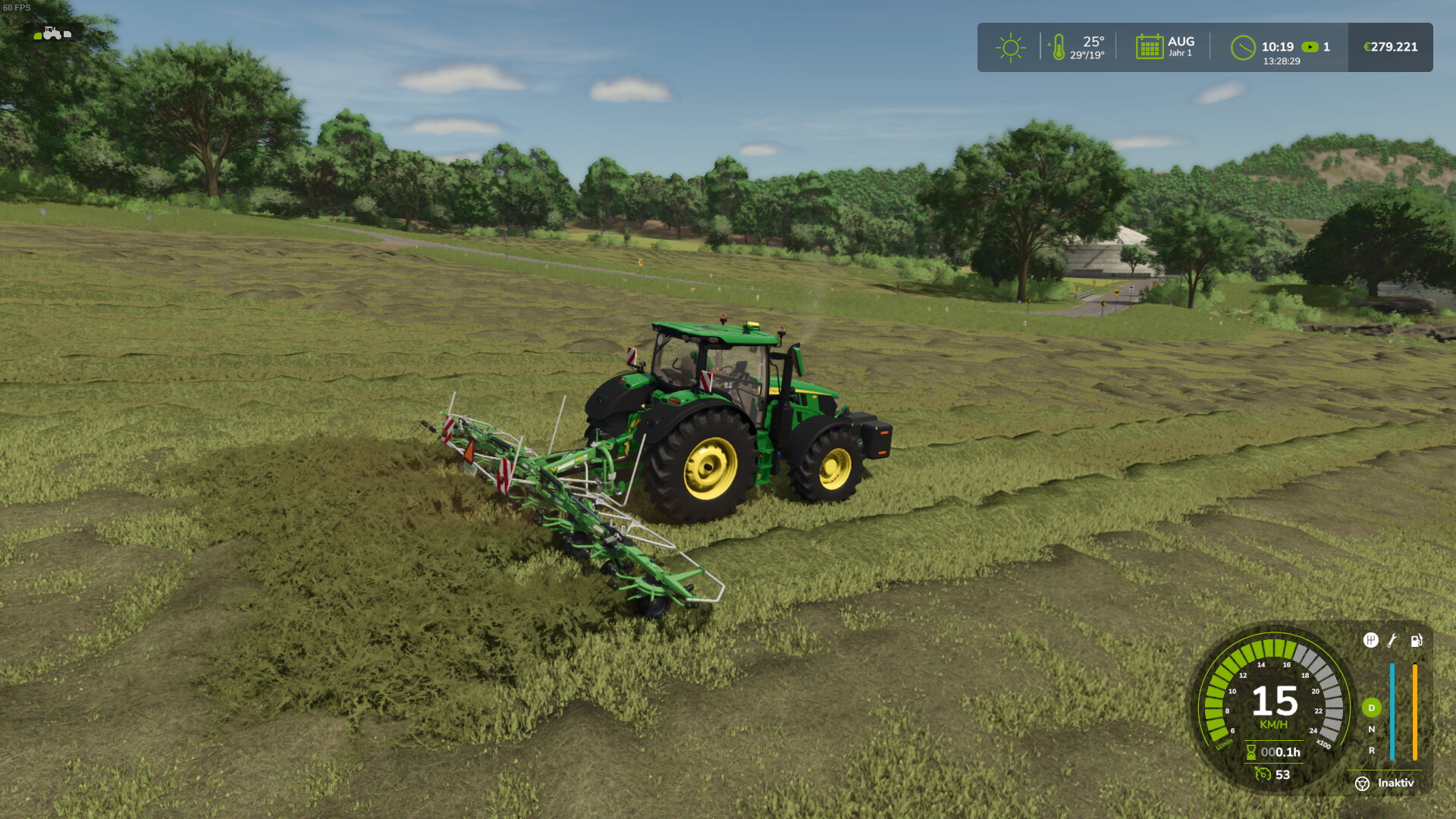Select the green D drive gear indicator
This screenshot has width=1456, height=819.
1371,708
